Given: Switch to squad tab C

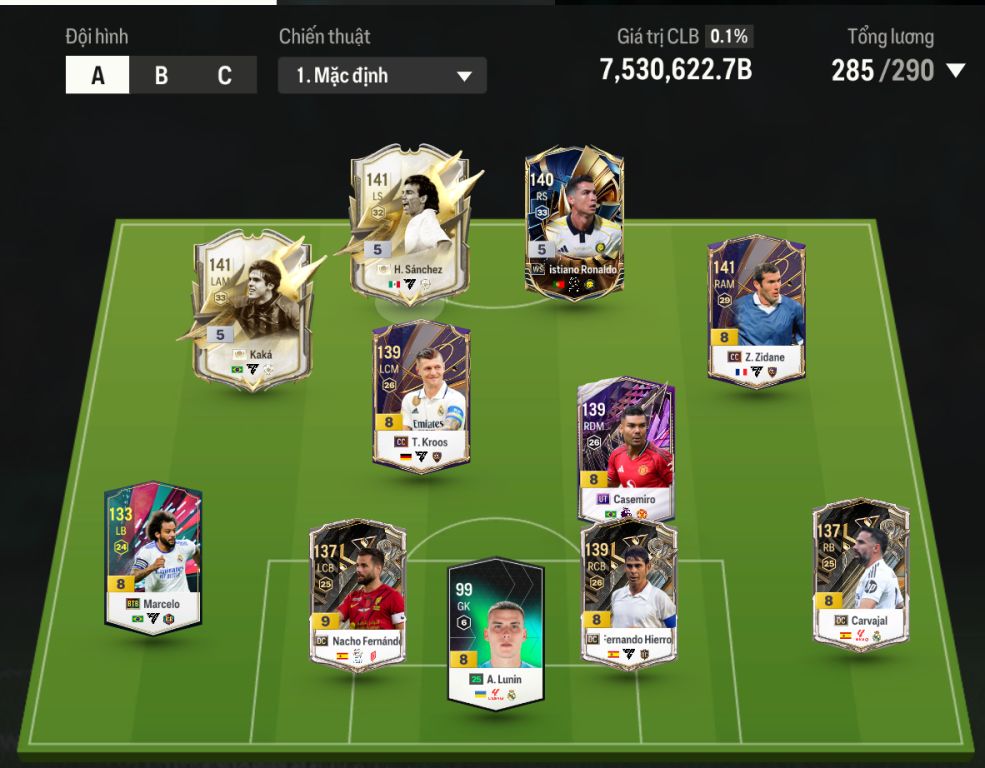Looking at the screenshot, I should (x=224, y=76).
